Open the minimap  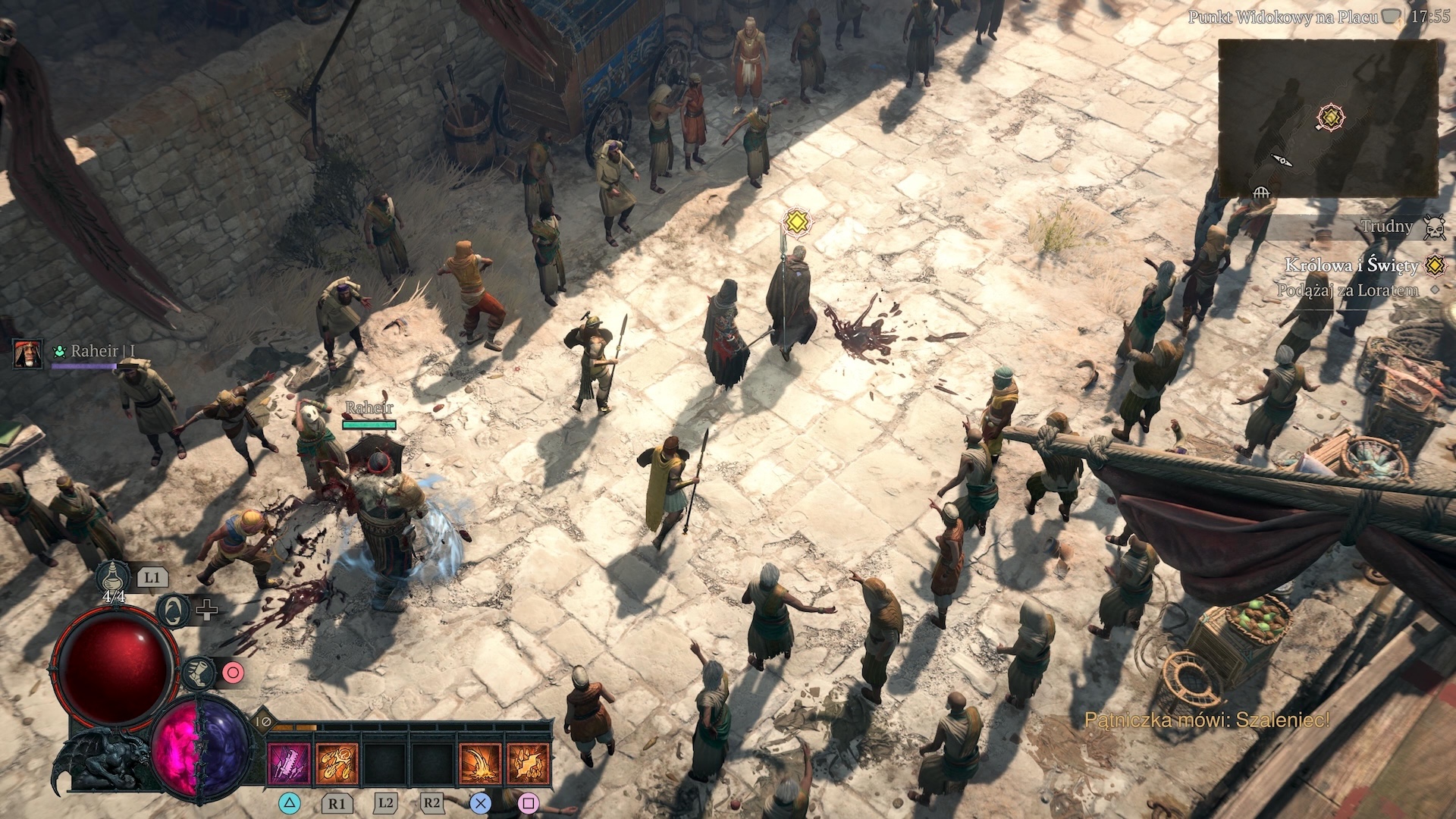(x=1327, y=118)
